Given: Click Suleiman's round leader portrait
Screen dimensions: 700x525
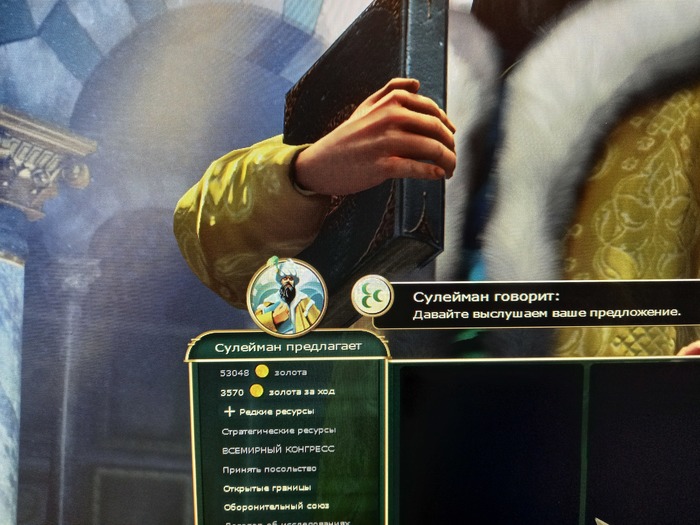Looking at the screenshot, I should pos(287,296).
